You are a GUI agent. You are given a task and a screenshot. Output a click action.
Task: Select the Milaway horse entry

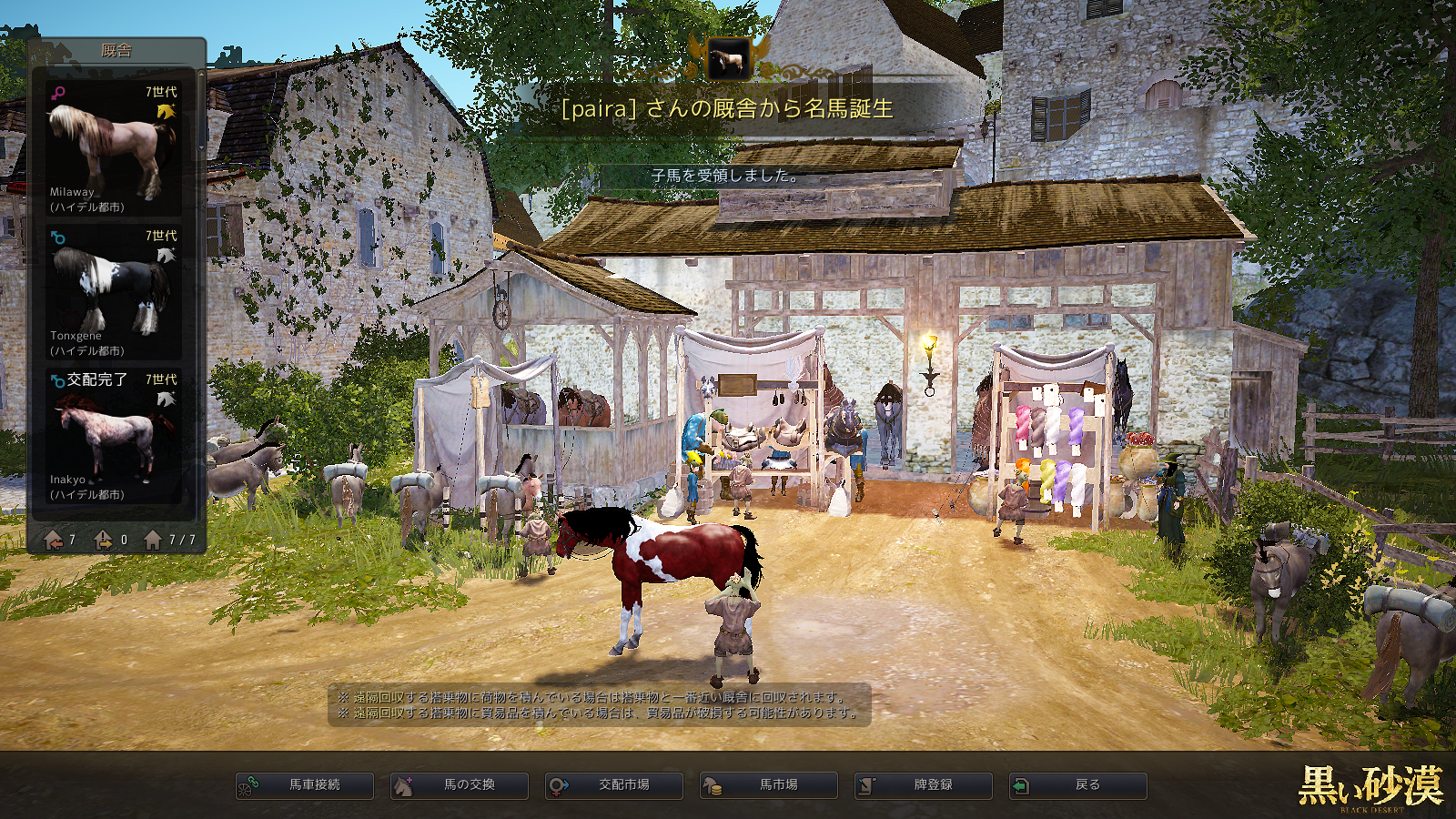pyautogui.click(x=114, y=148)
